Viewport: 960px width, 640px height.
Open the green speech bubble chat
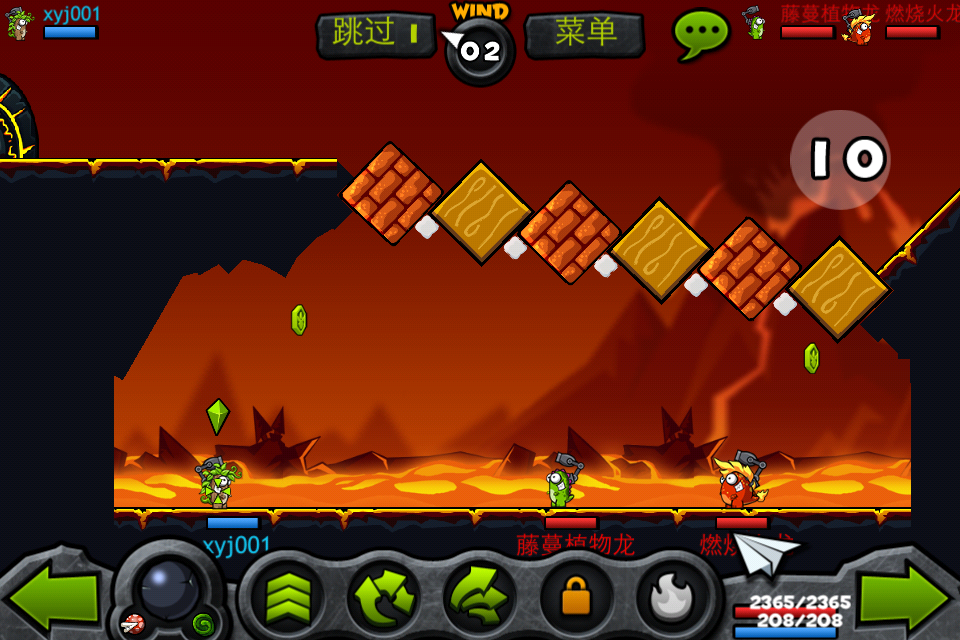(x=700, y=33)
